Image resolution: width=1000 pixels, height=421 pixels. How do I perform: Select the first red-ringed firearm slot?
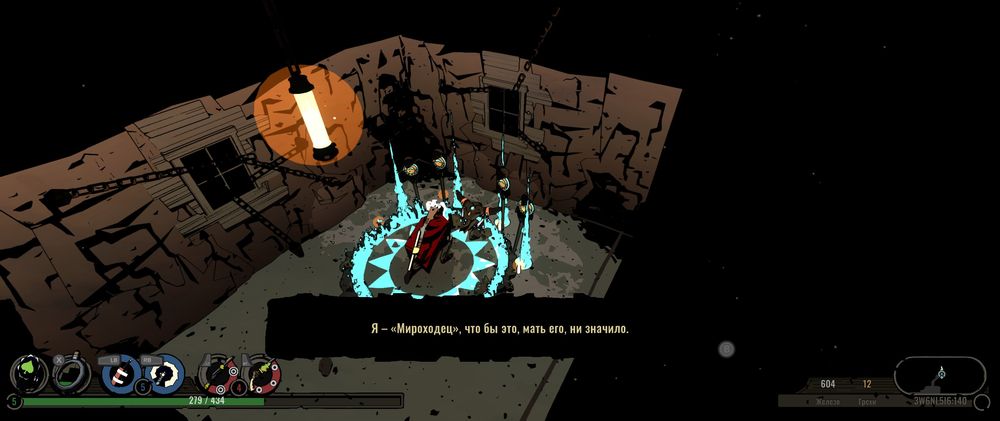(216, 374)
